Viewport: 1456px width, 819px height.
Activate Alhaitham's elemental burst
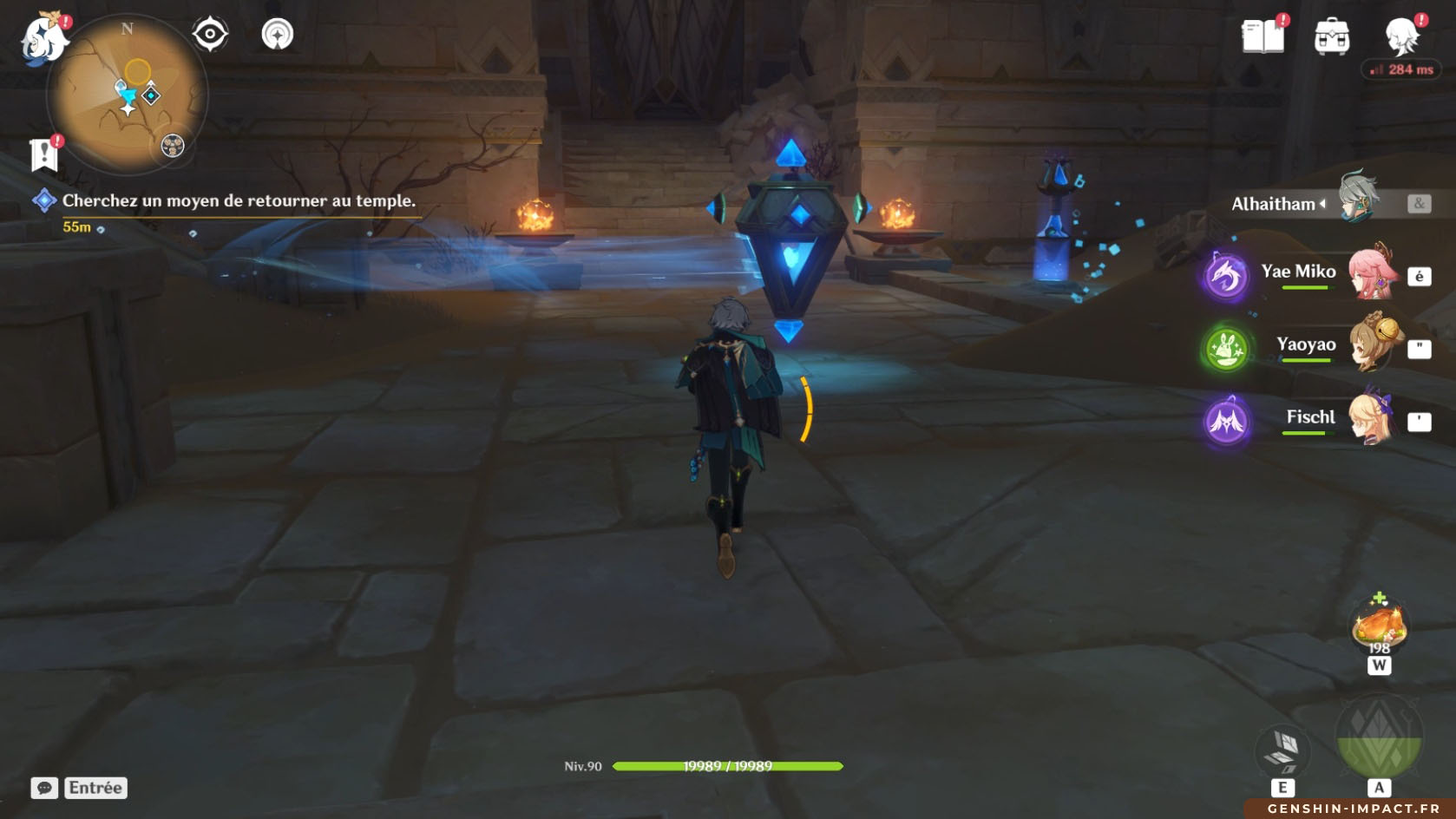pyautogui.click(x=1379, y=737)
